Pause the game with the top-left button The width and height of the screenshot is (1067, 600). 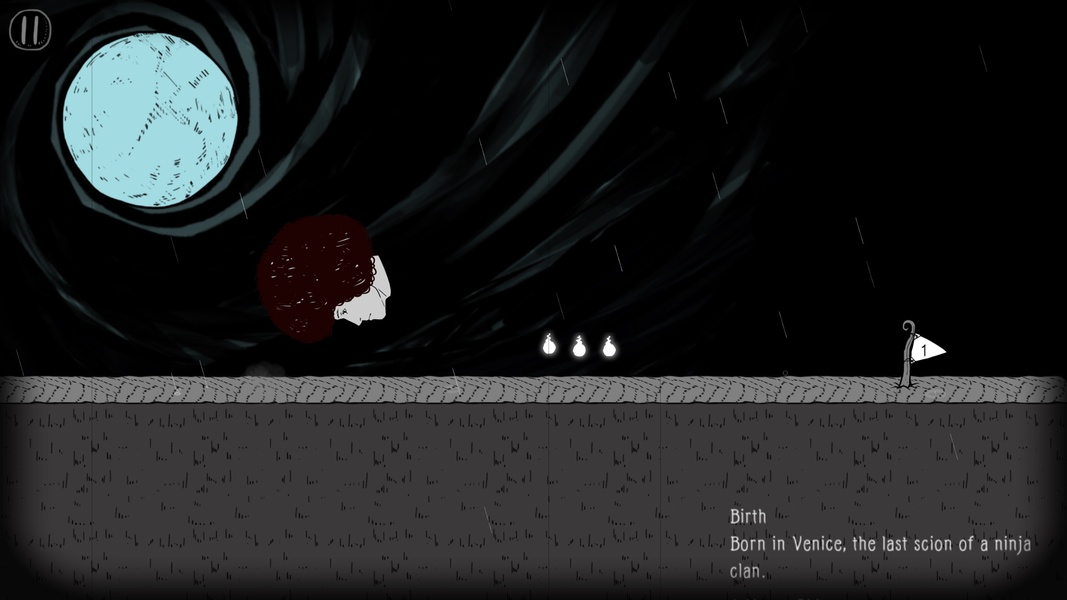coord(30,30)
